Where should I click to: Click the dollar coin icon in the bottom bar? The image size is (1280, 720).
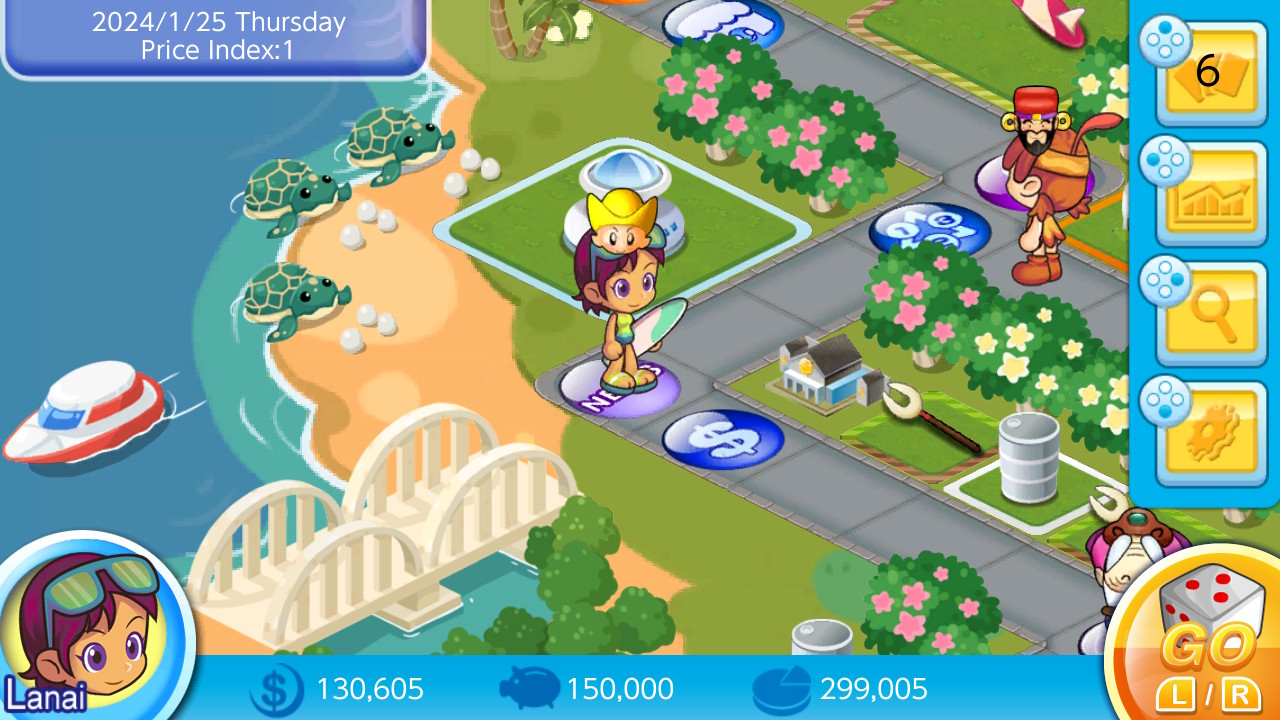pos(277,689)
